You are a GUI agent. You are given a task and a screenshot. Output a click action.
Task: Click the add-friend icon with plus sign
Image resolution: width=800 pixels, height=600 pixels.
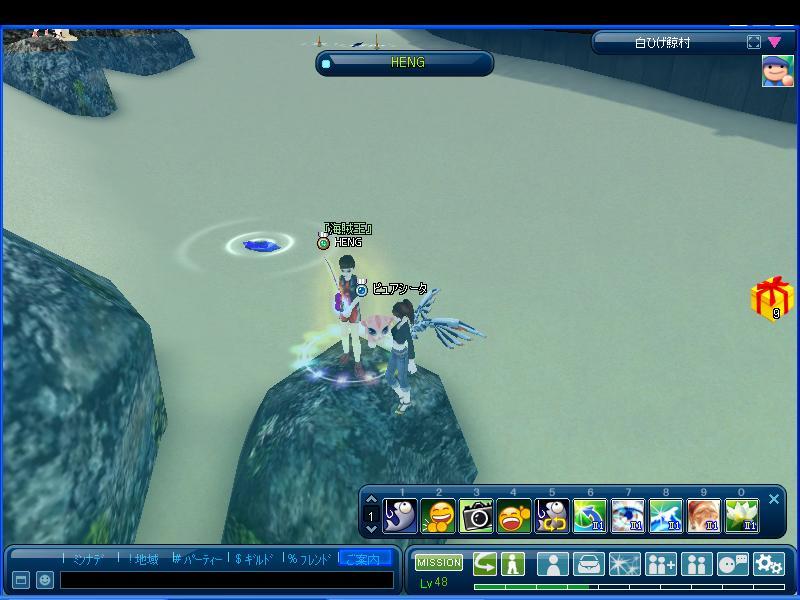(x=661, y=564)
